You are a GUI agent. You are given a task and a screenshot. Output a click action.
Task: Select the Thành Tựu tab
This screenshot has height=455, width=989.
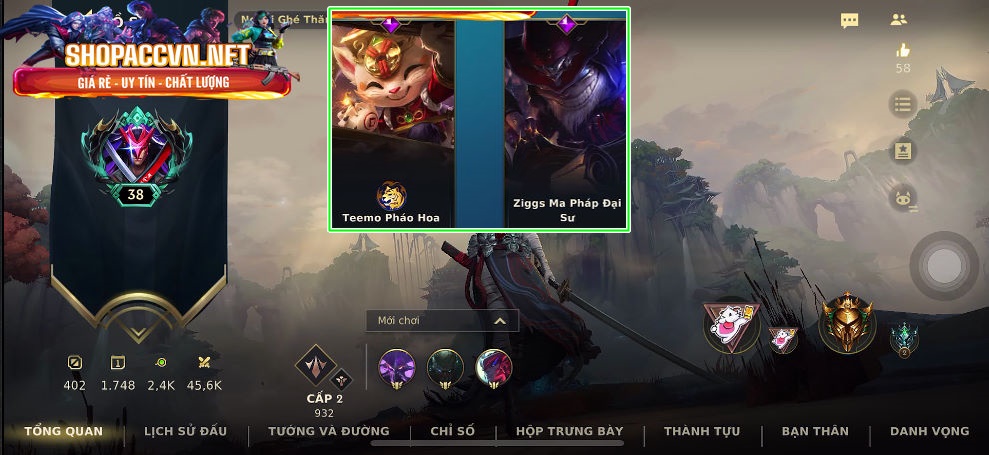701,431
